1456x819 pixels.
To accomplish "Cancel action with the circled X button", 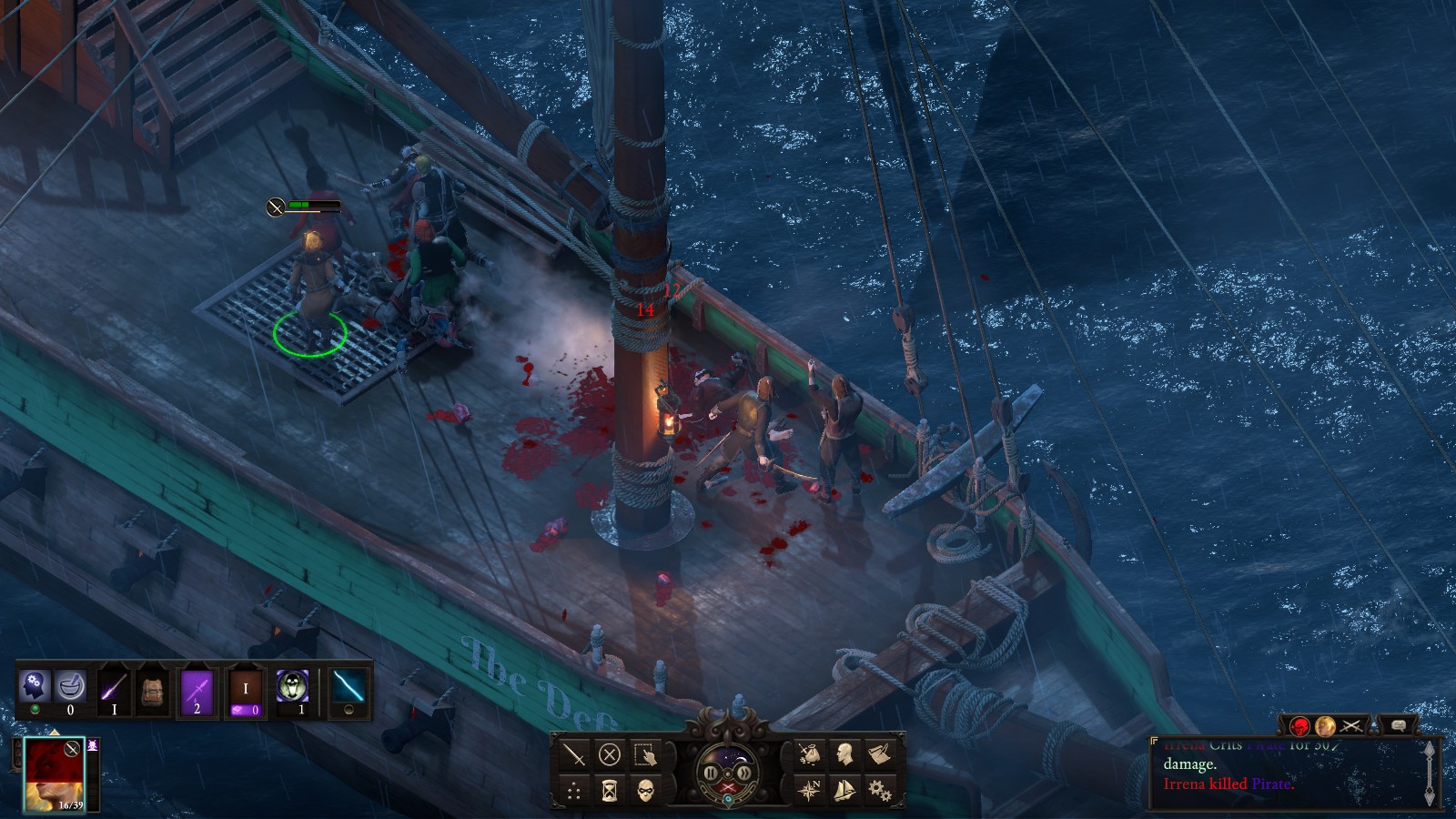I will [x=610, y=754].
